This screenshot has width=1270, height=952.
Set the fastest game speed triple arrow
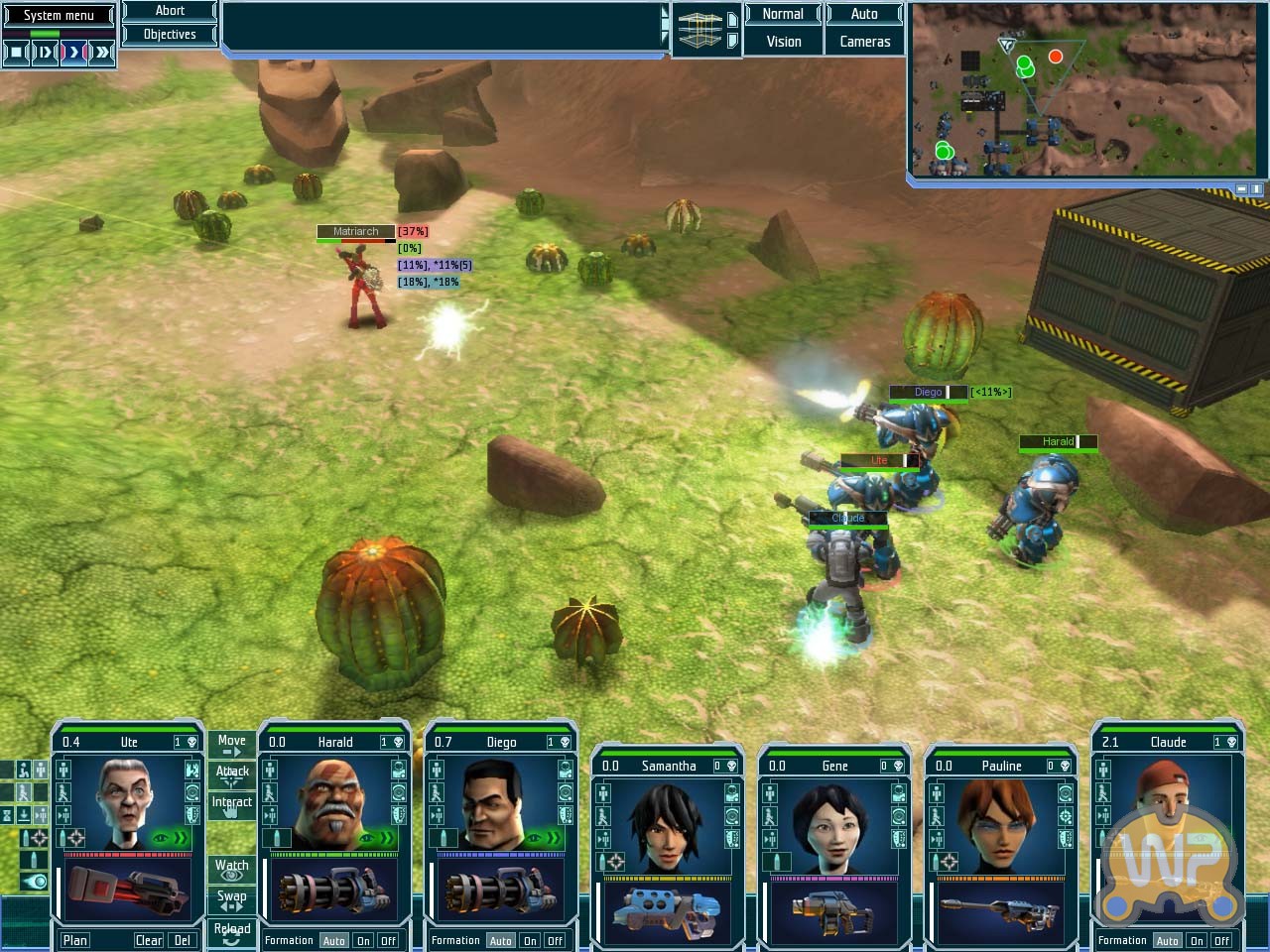(x=102, y=53)
